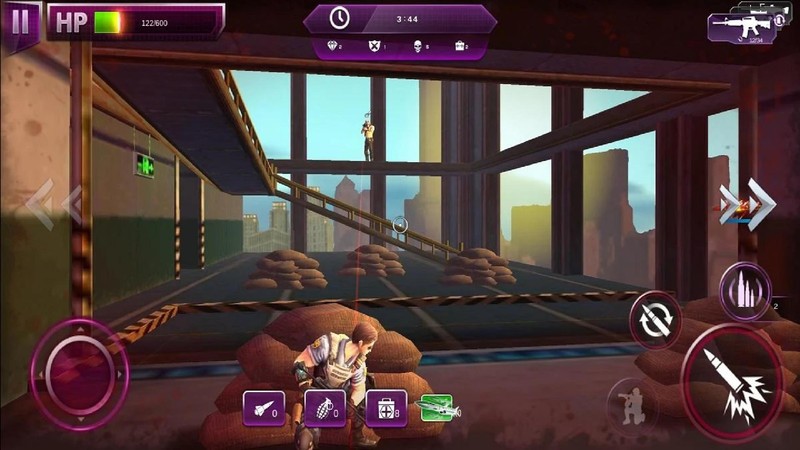Toggle the kneeling soldier cover stance
This screenshot has width=800, height=450.
(633, 402)
